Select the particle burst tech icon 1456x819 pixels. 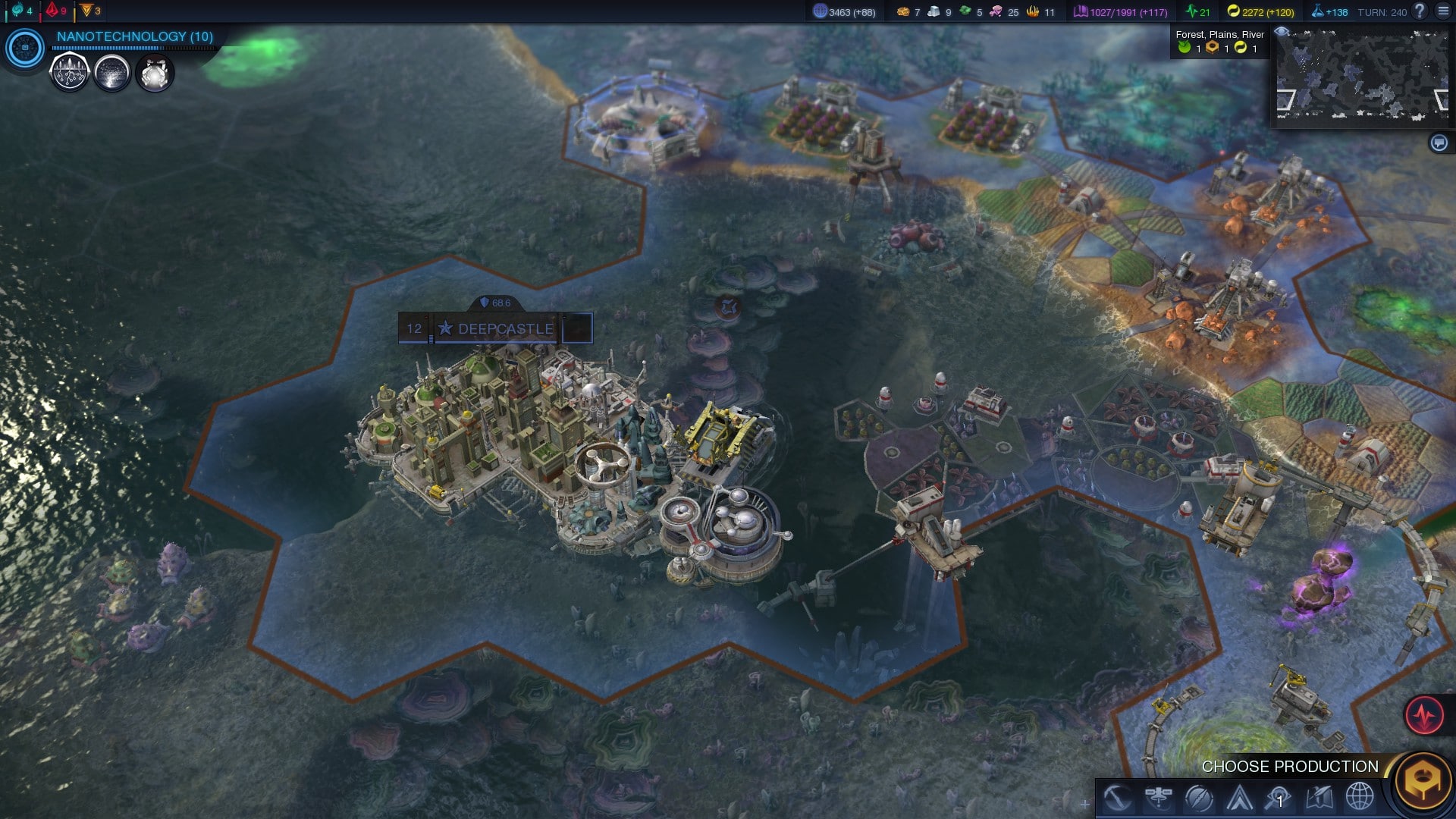(x=111, y=74)
